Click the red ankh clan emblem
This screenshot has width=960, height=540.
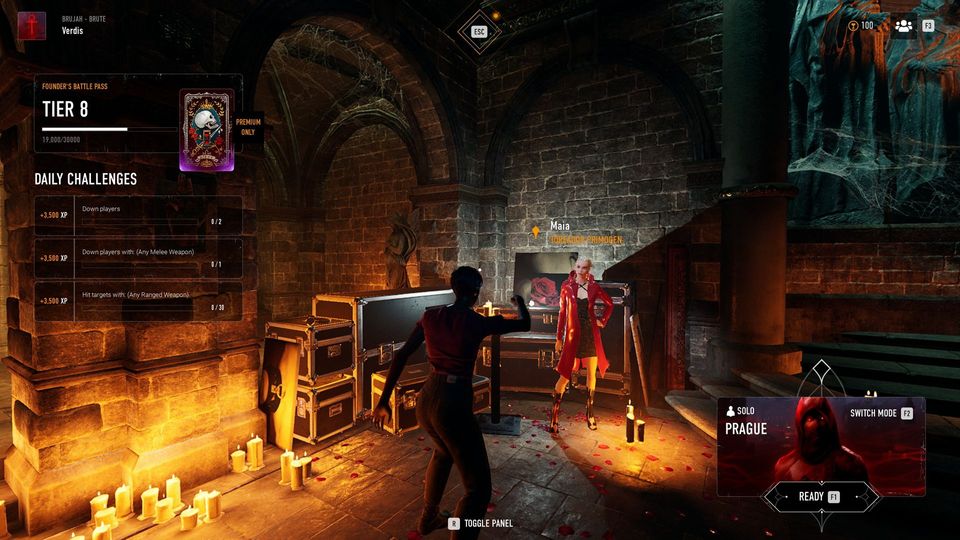point(31,24)
